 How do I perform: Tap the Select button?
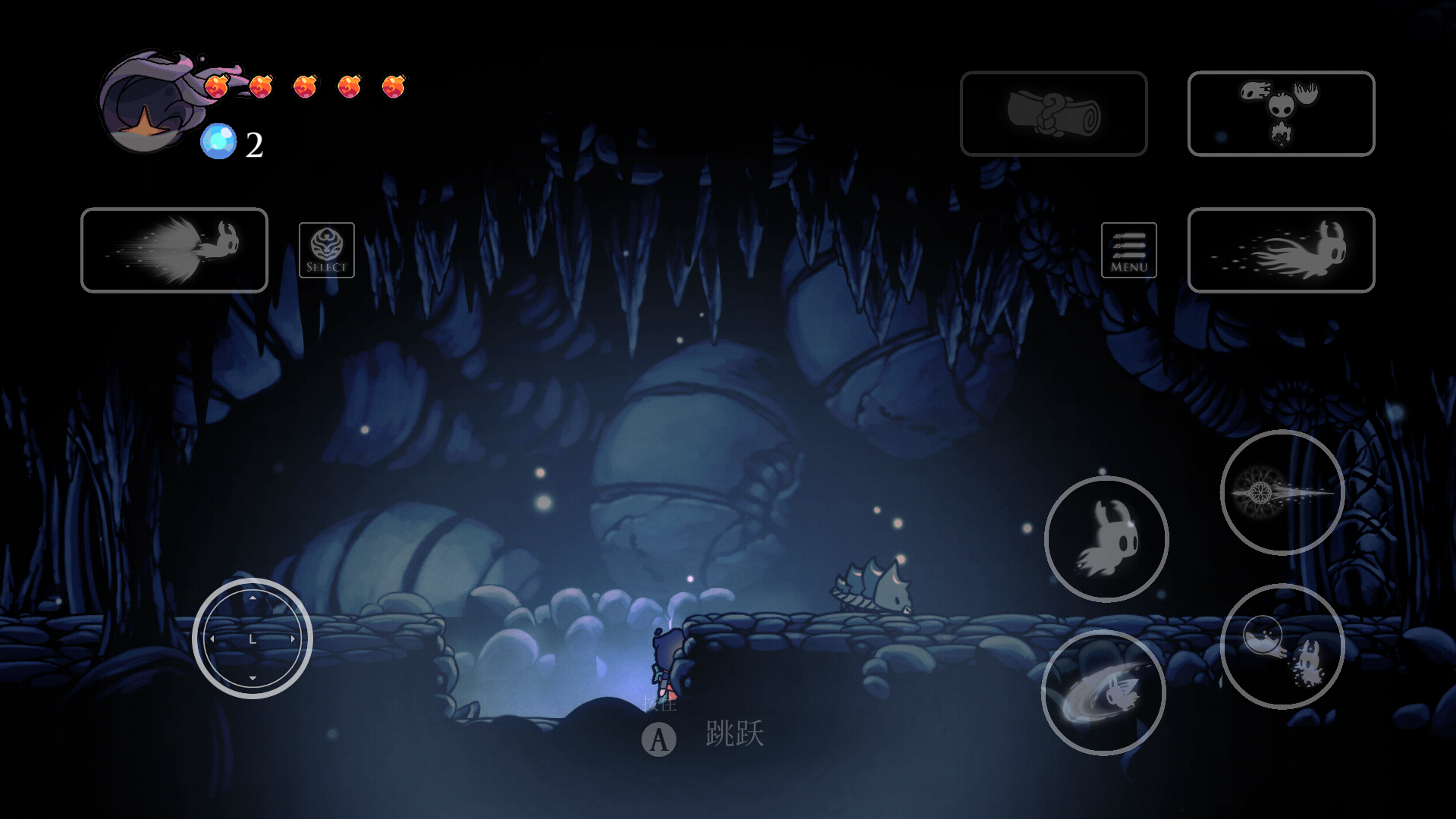click(x=327, y=250)
